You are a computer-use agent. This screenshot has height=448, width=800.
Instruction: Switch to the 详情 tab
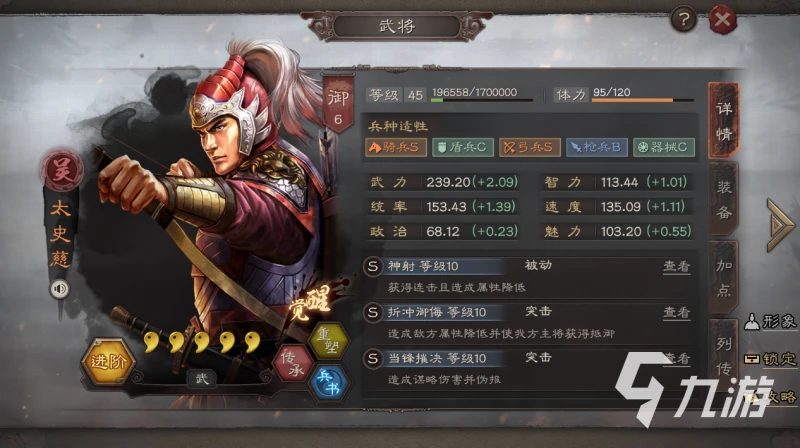723,122
